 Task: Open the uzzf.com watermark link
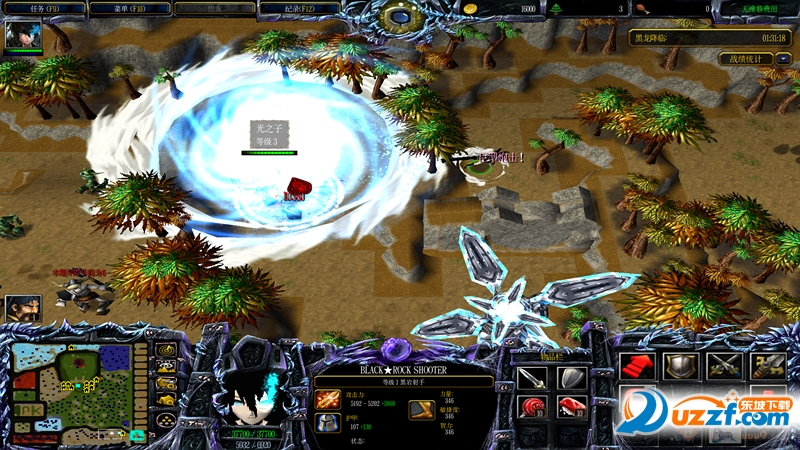pos(700,412)
